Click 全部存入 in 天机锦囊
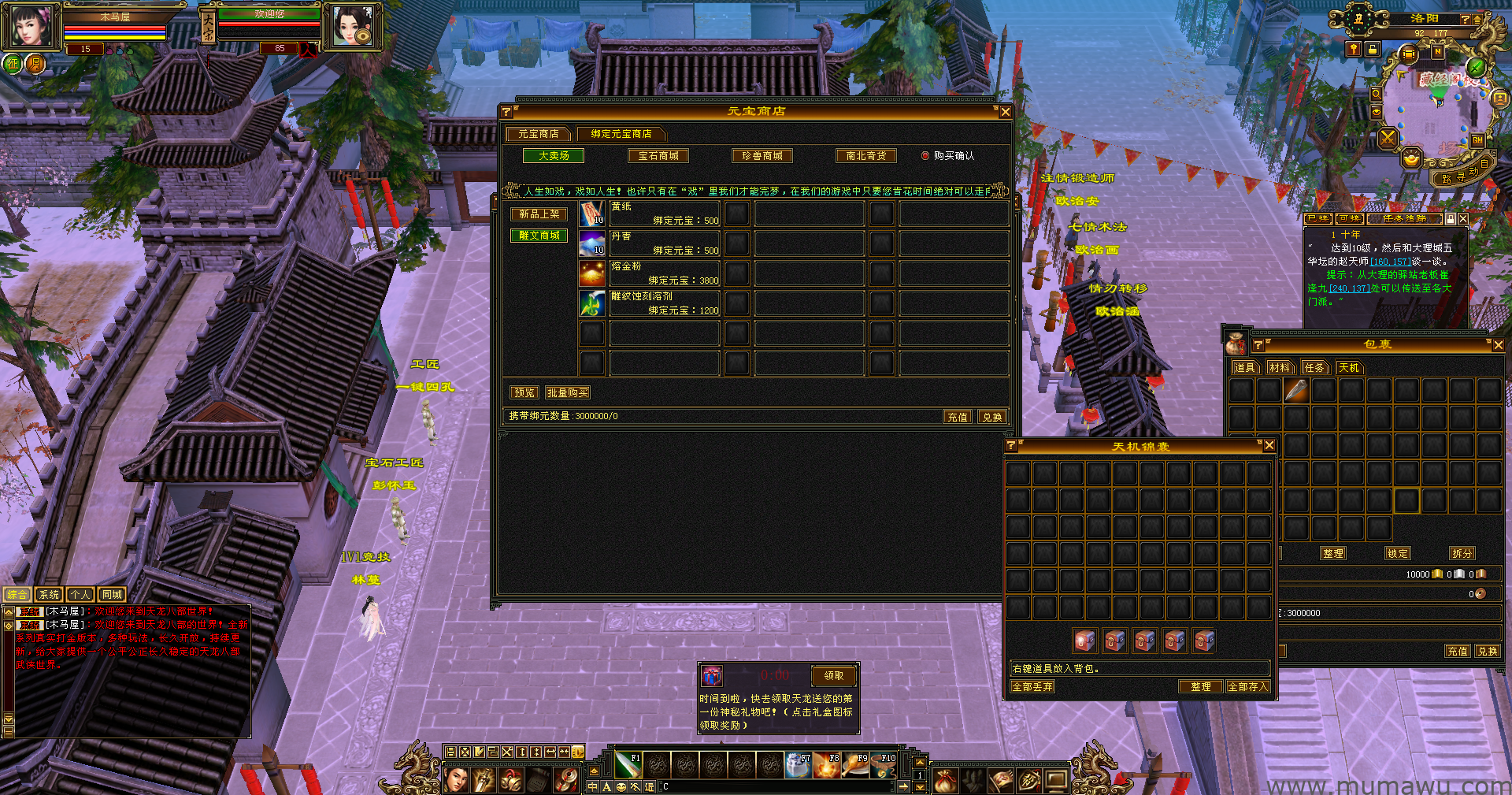 click(1247, 687)
